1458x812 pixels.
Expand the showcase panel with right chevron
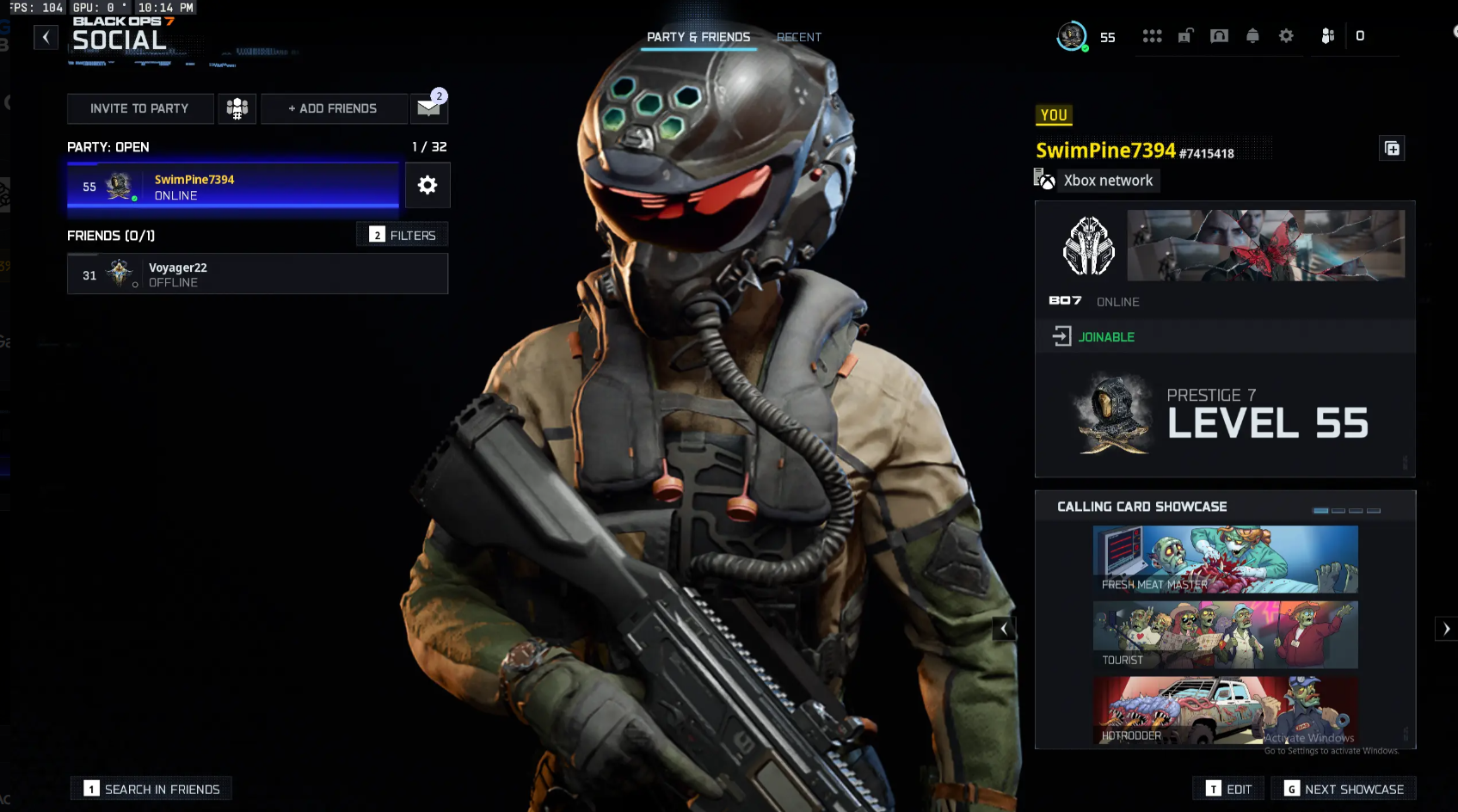pos(1446,628)
